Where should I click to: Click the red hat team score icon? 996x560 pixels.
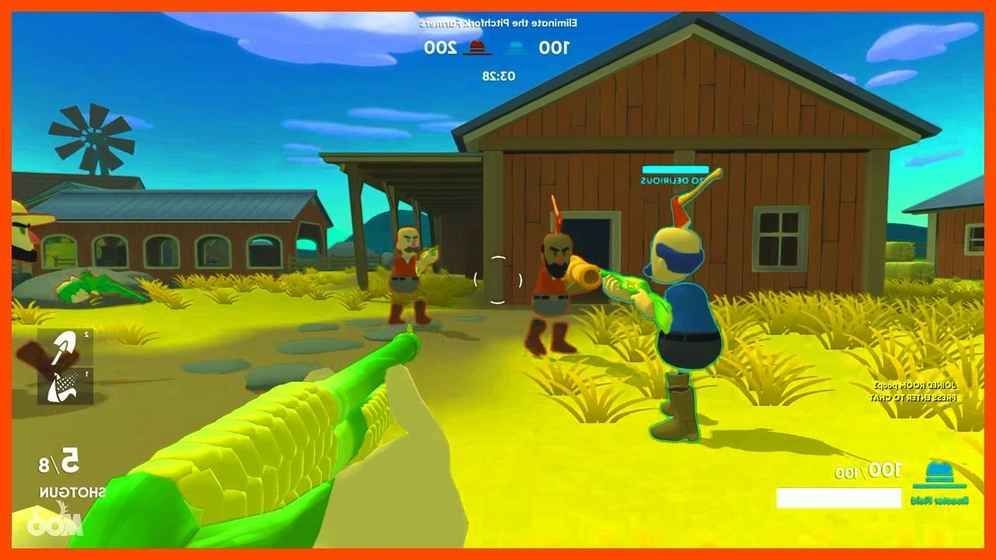(x=477, y=47)
